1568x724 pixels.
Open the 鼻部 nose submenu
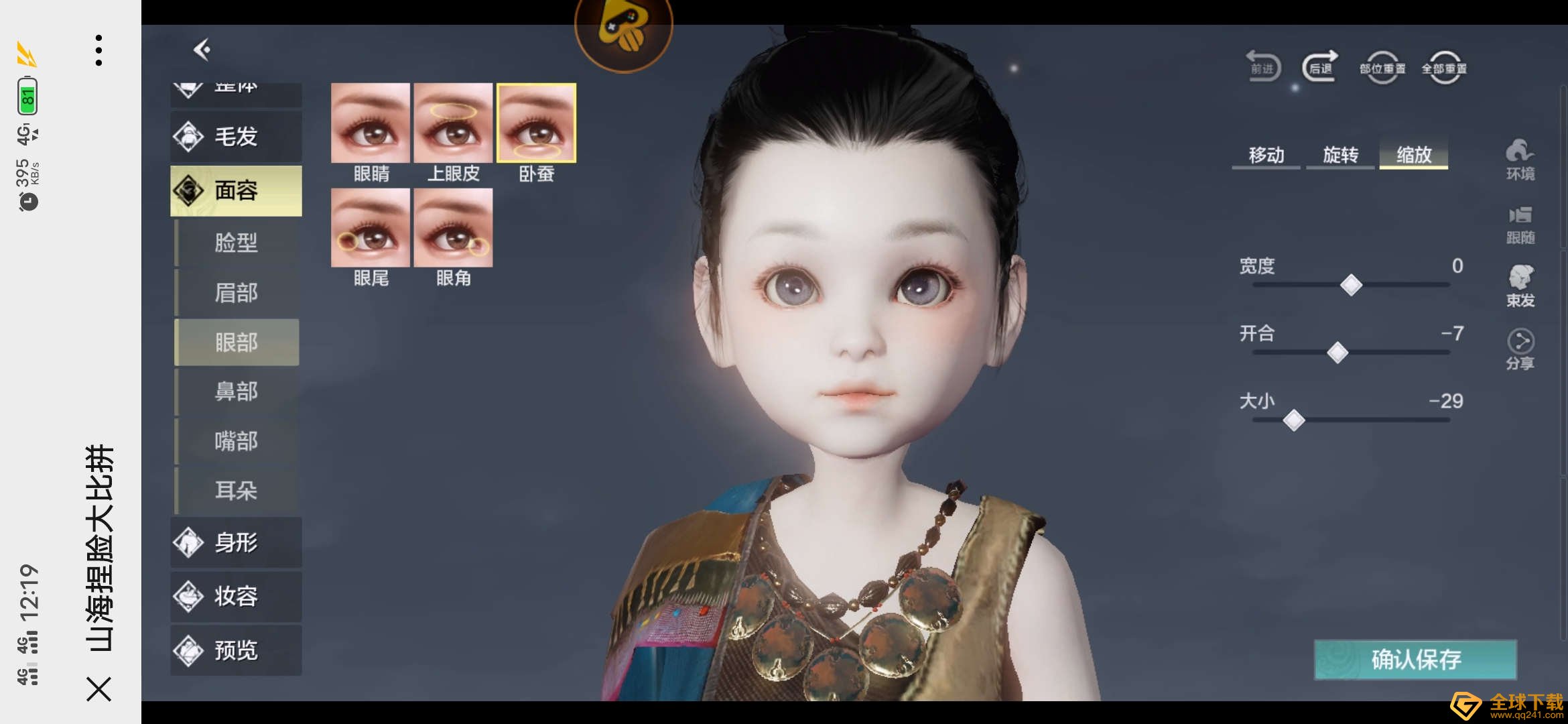[x=236, y=391]
